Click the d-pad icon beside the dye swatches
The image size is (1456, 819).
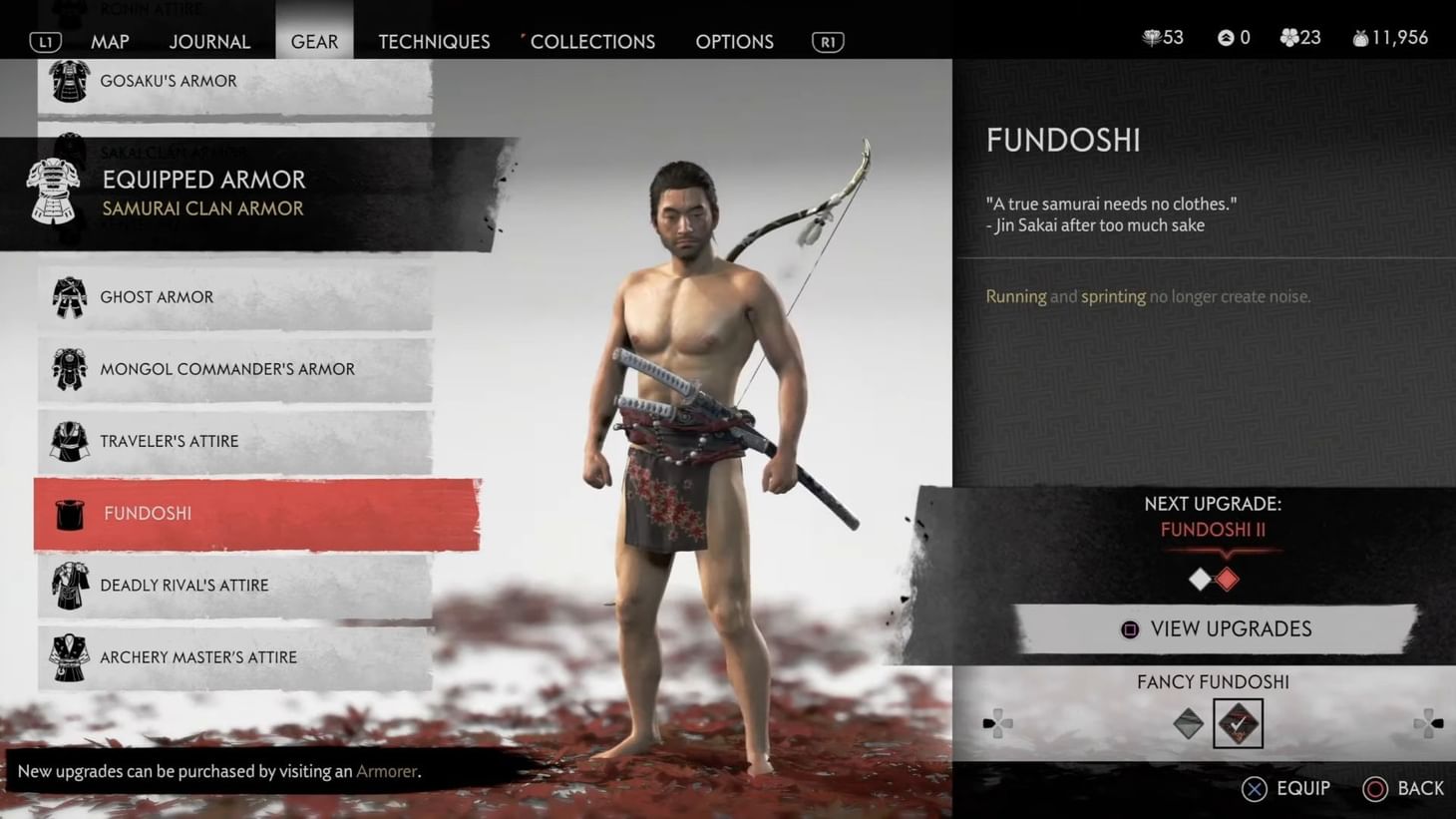(x=997, y=720)
